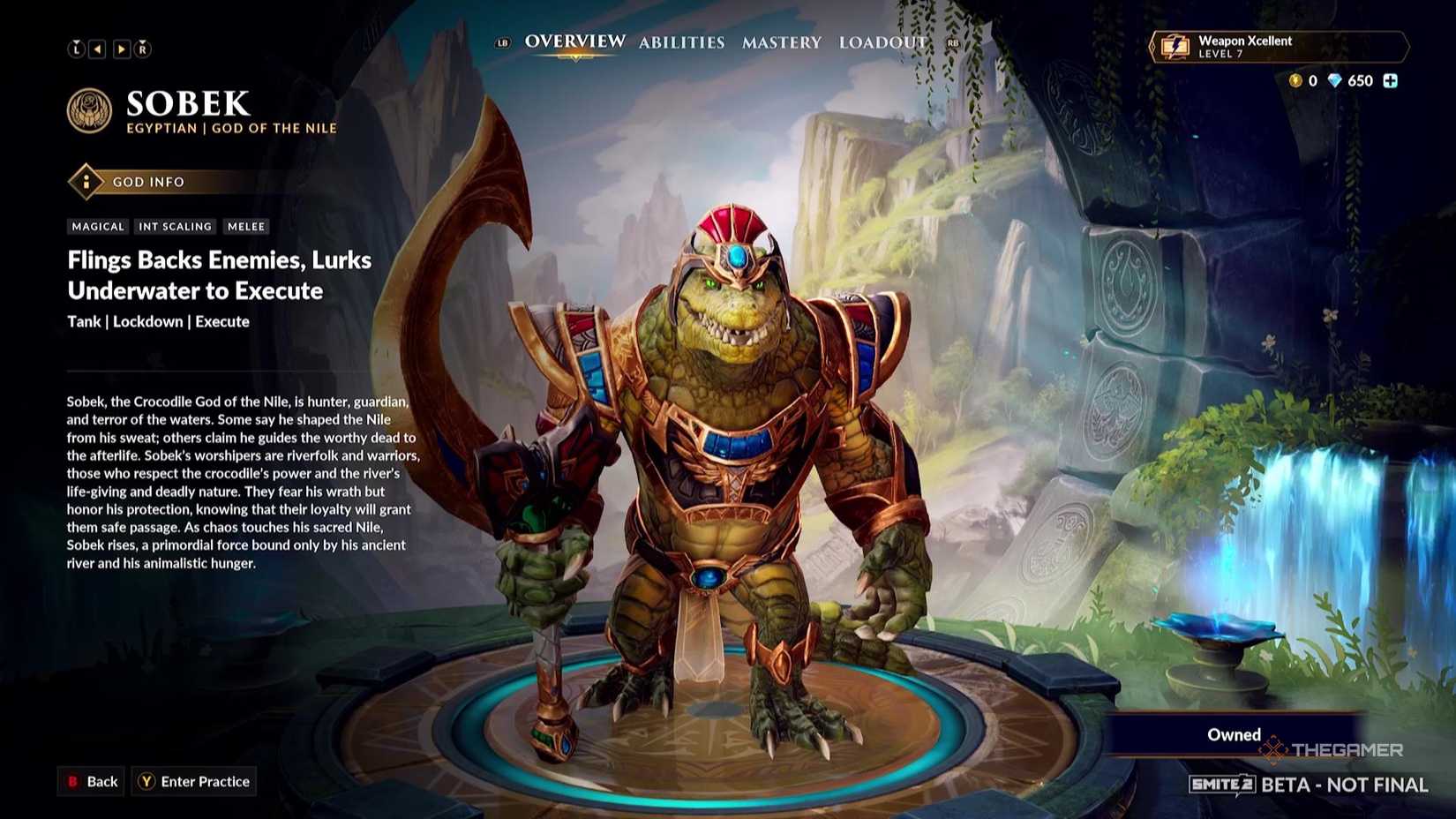The width and height of the screenshot is (1456, 819).
Task: Go back with the Back button
Action: point(92,781)
